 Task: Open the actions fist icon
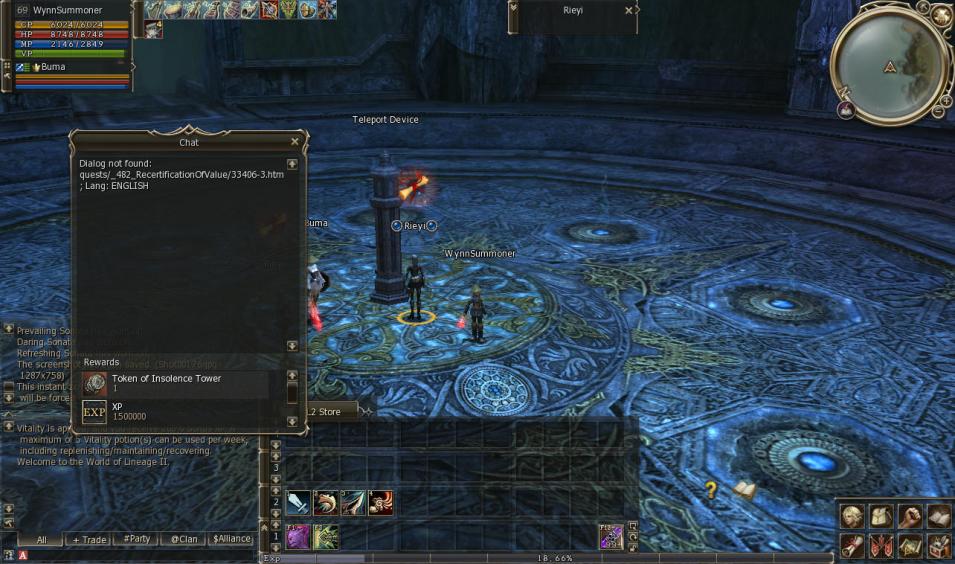click(910, 516)
